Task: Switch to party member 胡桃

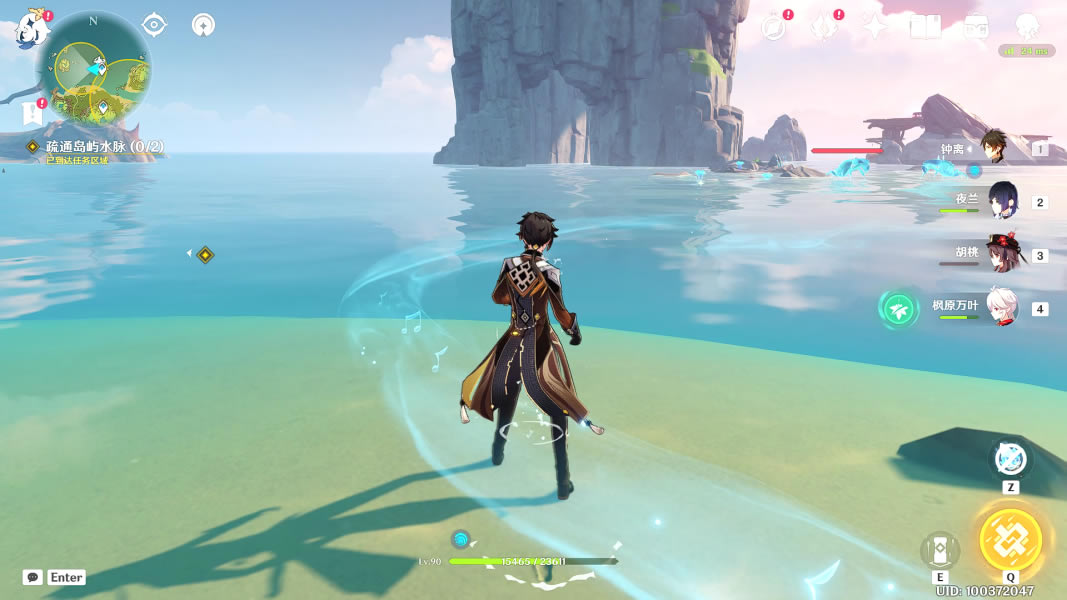Action: point(1001,254)
